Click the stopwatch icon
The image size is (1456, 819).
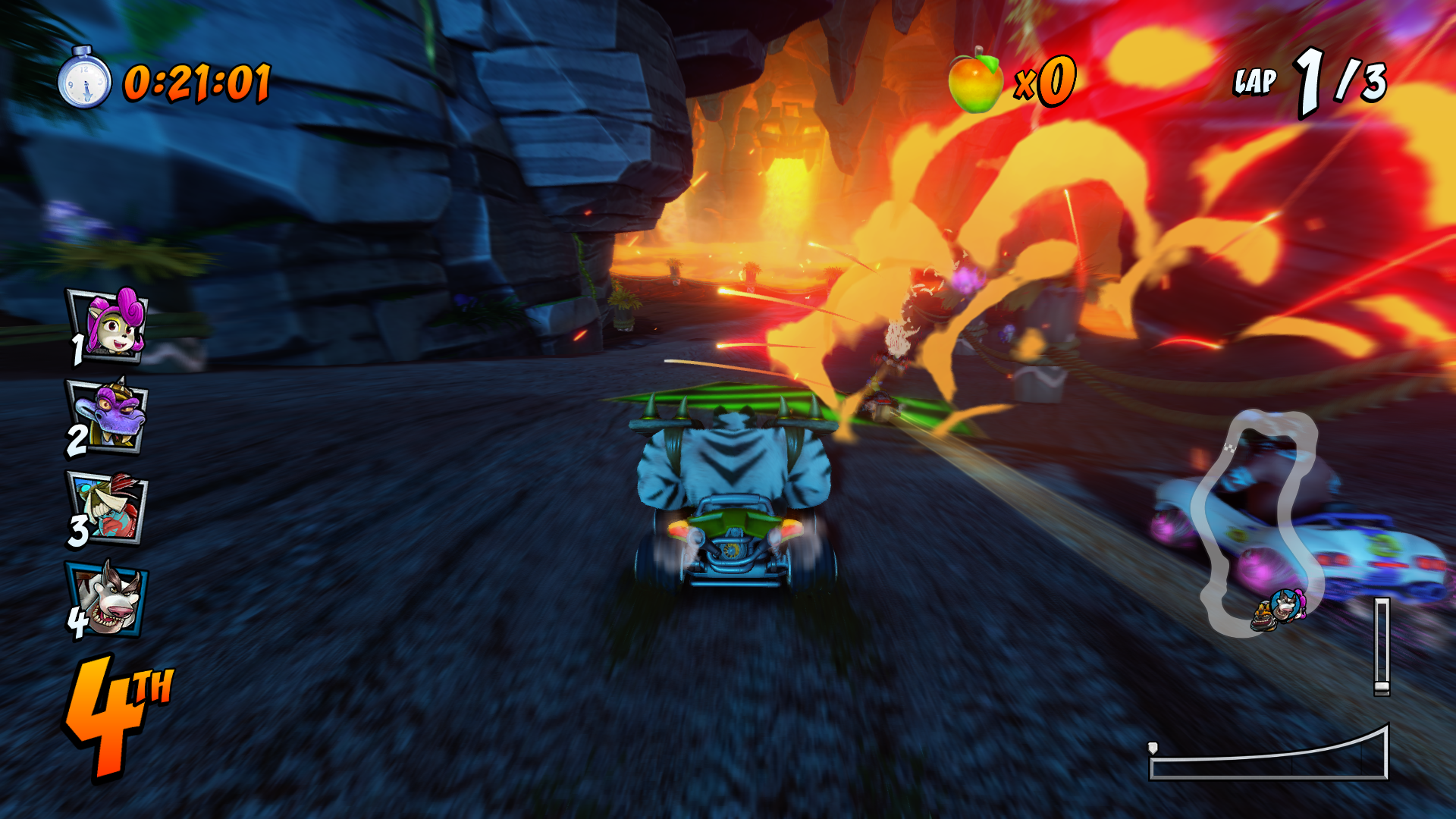(x=84, y=78)
